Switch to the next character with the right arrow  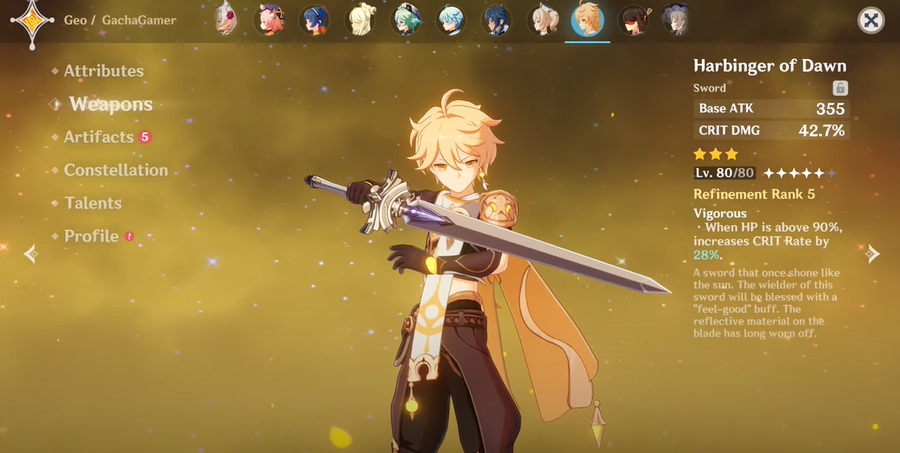pyautogui.click(x=872, y=254)
